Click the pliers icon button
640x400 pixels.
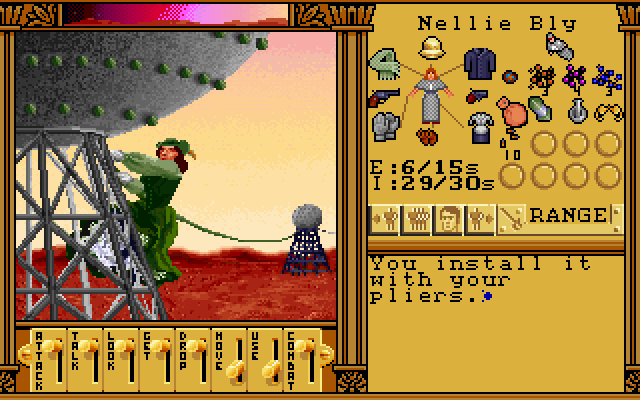click(513, 215)
